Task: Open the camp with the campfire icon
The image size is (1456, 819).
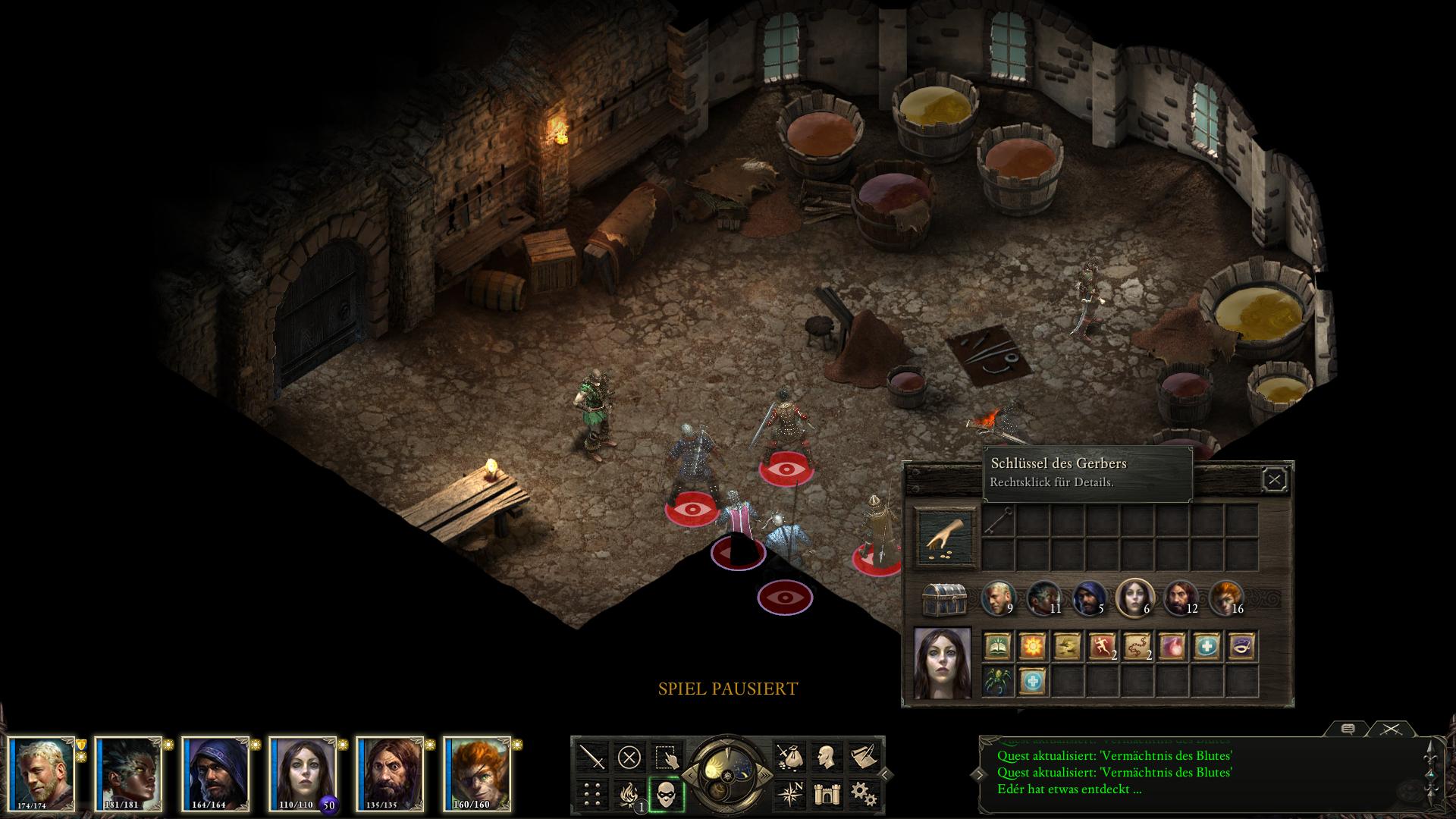Action: [x=629, y=795]
